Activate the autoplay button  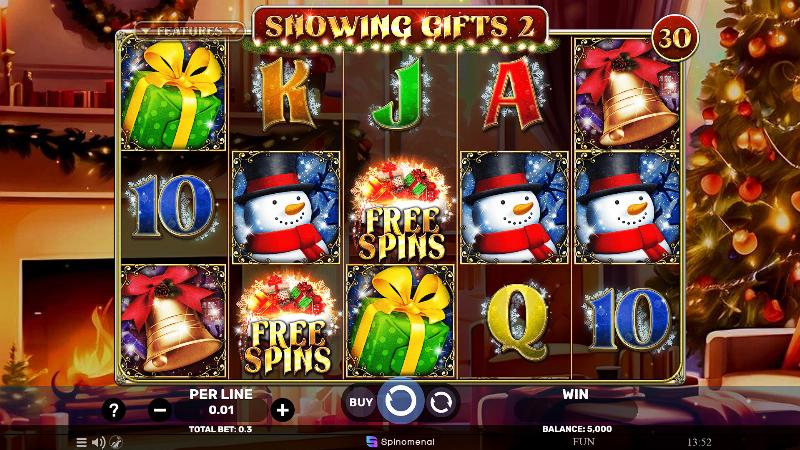[x=440, y=403]
